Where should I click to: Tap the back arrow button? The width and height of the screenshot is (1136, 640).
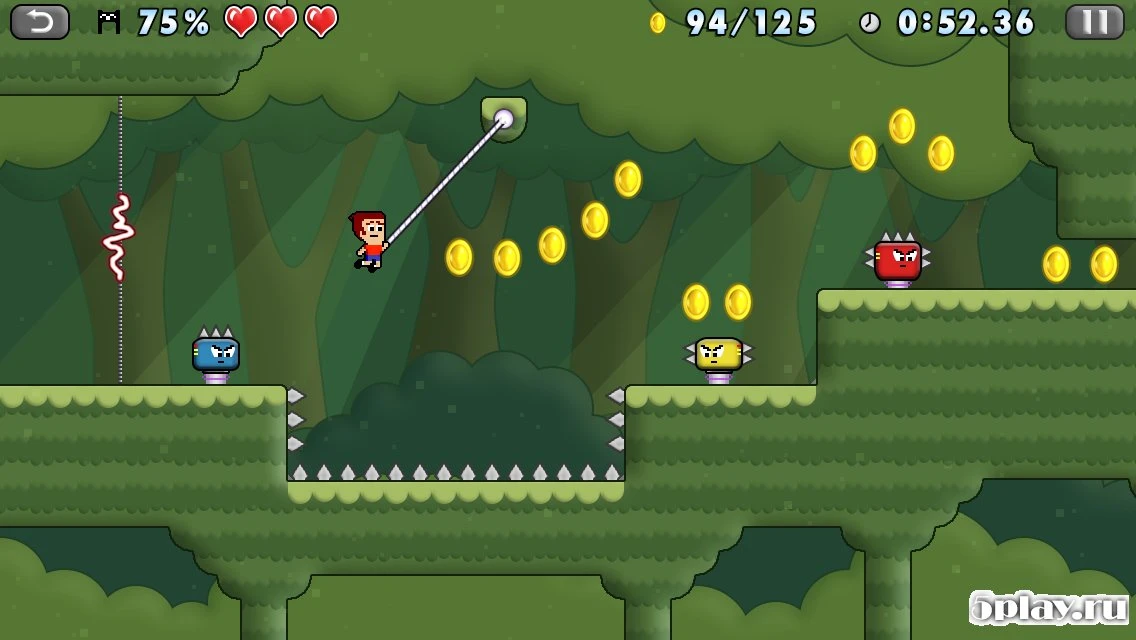tap(40, 21)
